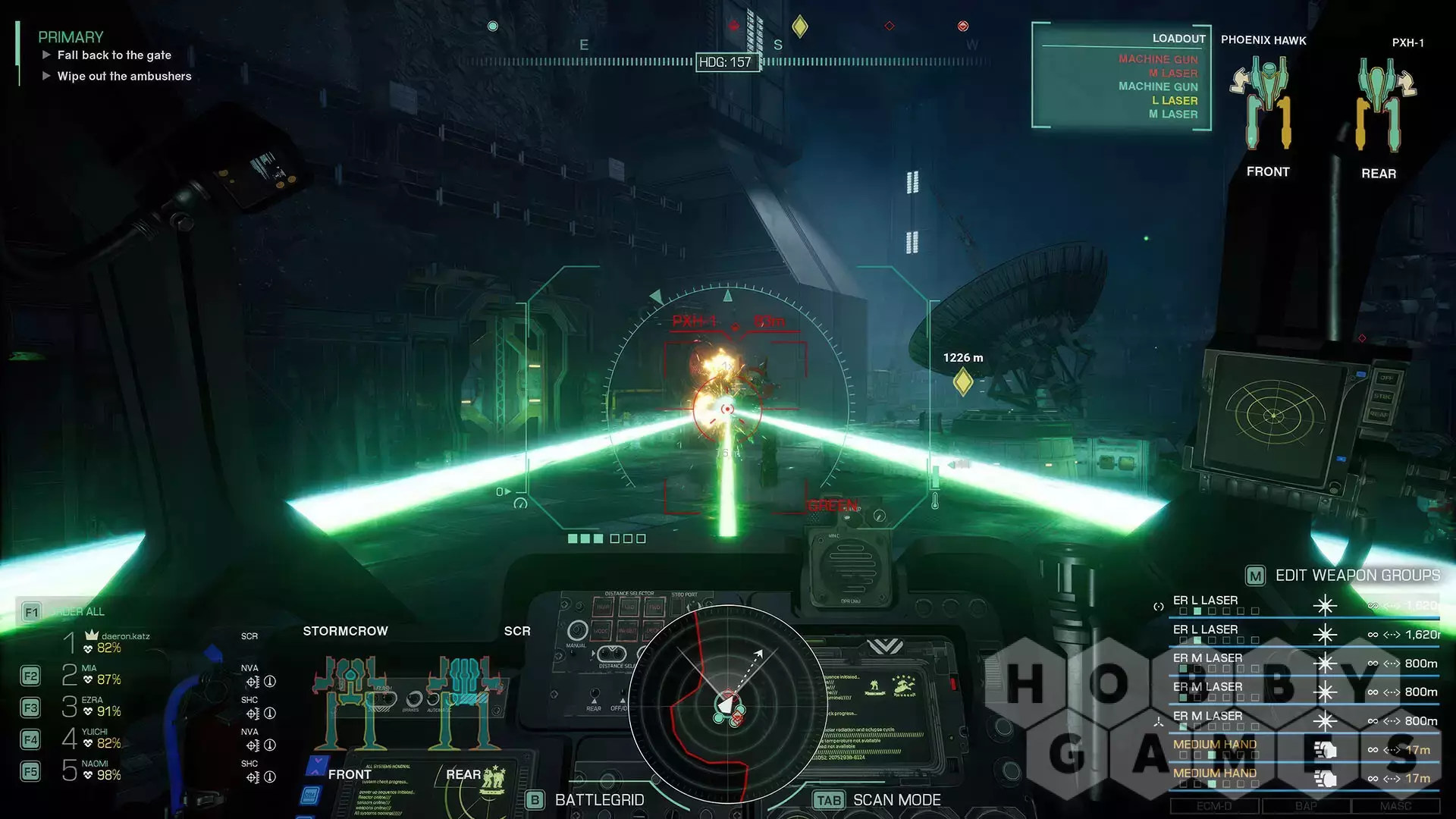Click the 'Wipe out the ambushers' objective
This screenshot has width=1456, height=819.
(124, 77)
